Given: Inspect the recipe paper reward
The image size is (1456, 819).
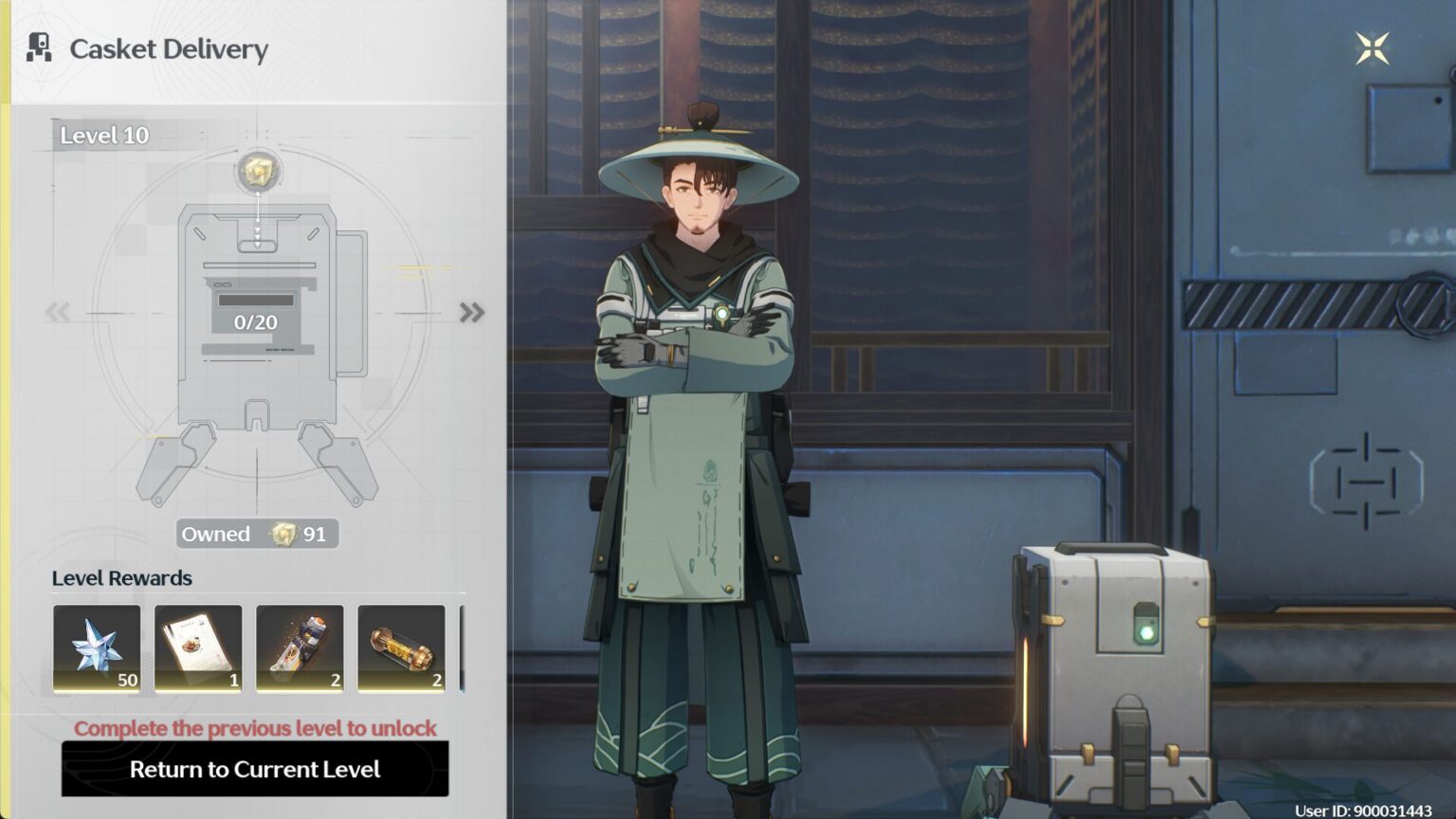Looking at the screenshot, I should pyautogui.click(x=198, y=648).
